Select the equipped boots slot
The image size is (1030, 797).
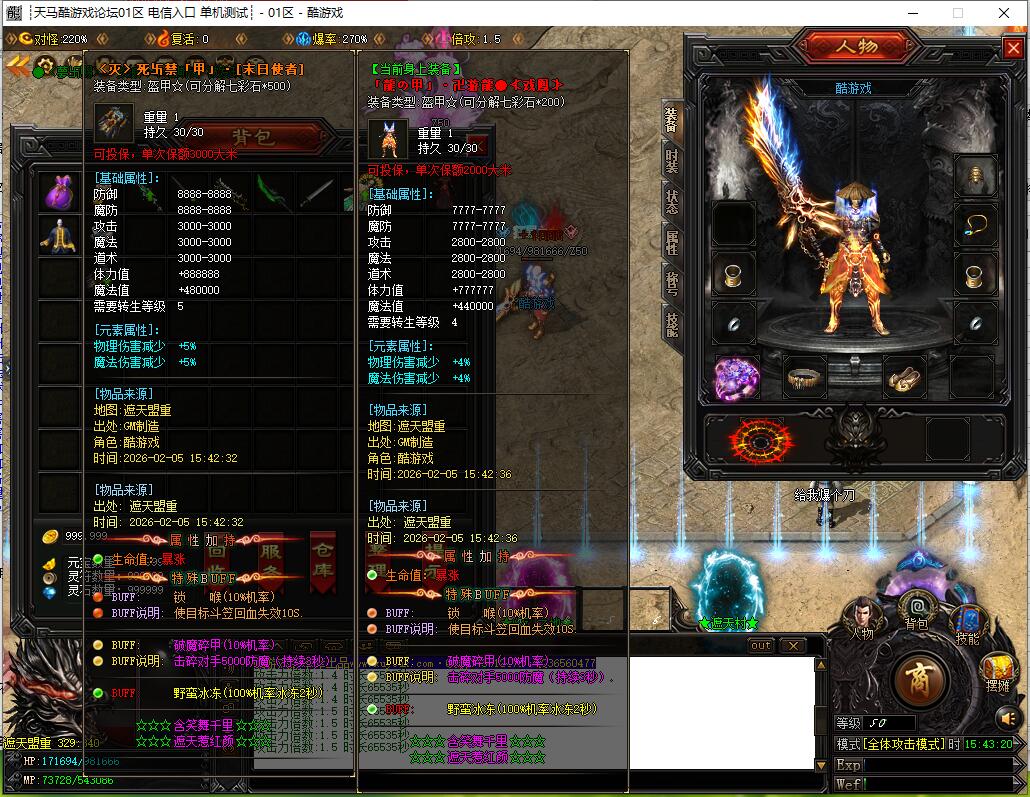[904, 377]
